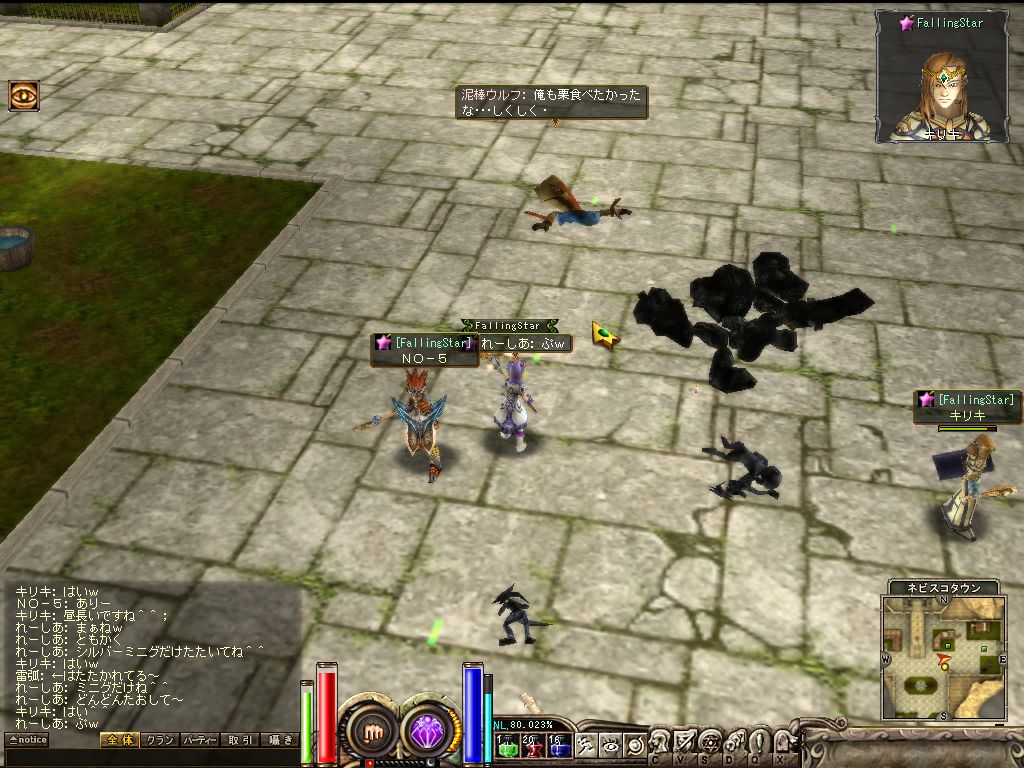The width and height of the screenshot is (1024, 768).
Task: Activate the purple crystal skill orb
Action: (x=431, y=731)
